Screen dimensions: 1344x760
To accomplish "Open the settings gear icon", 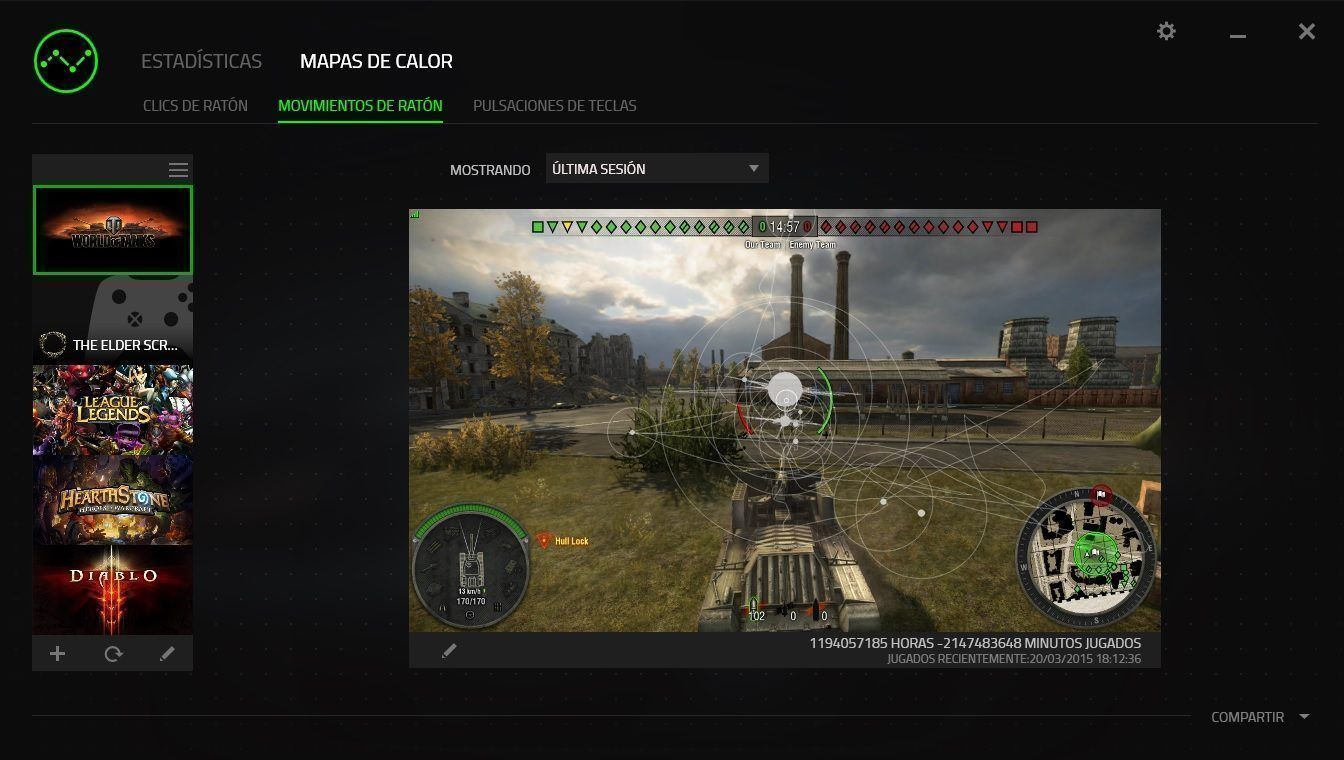I will (x=1166, y=32).
